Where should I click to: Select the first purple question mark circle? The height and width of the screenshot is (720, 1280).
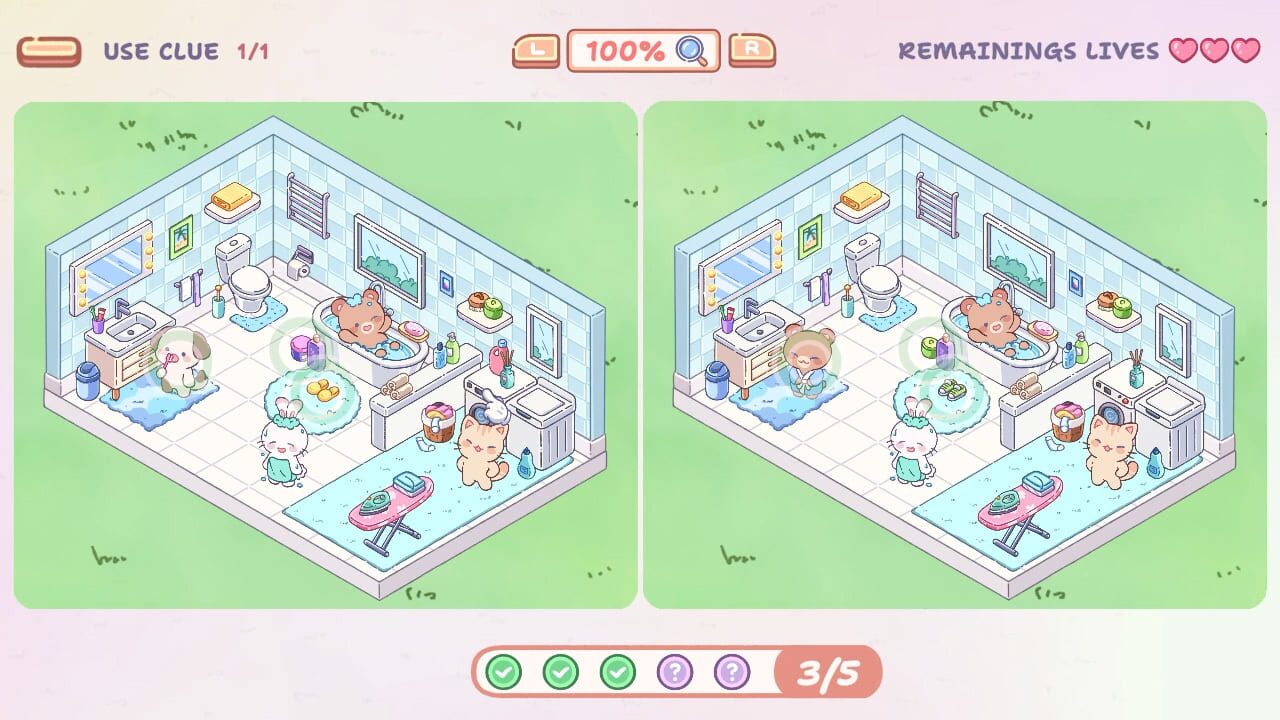click(677, 672)
